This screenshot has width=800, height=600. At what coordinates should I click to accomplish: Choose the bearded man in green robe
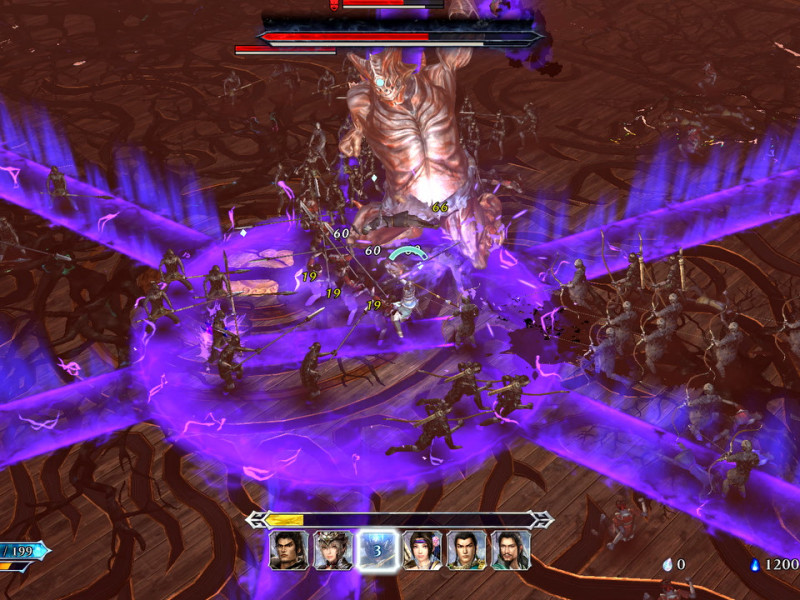point(510,550)
